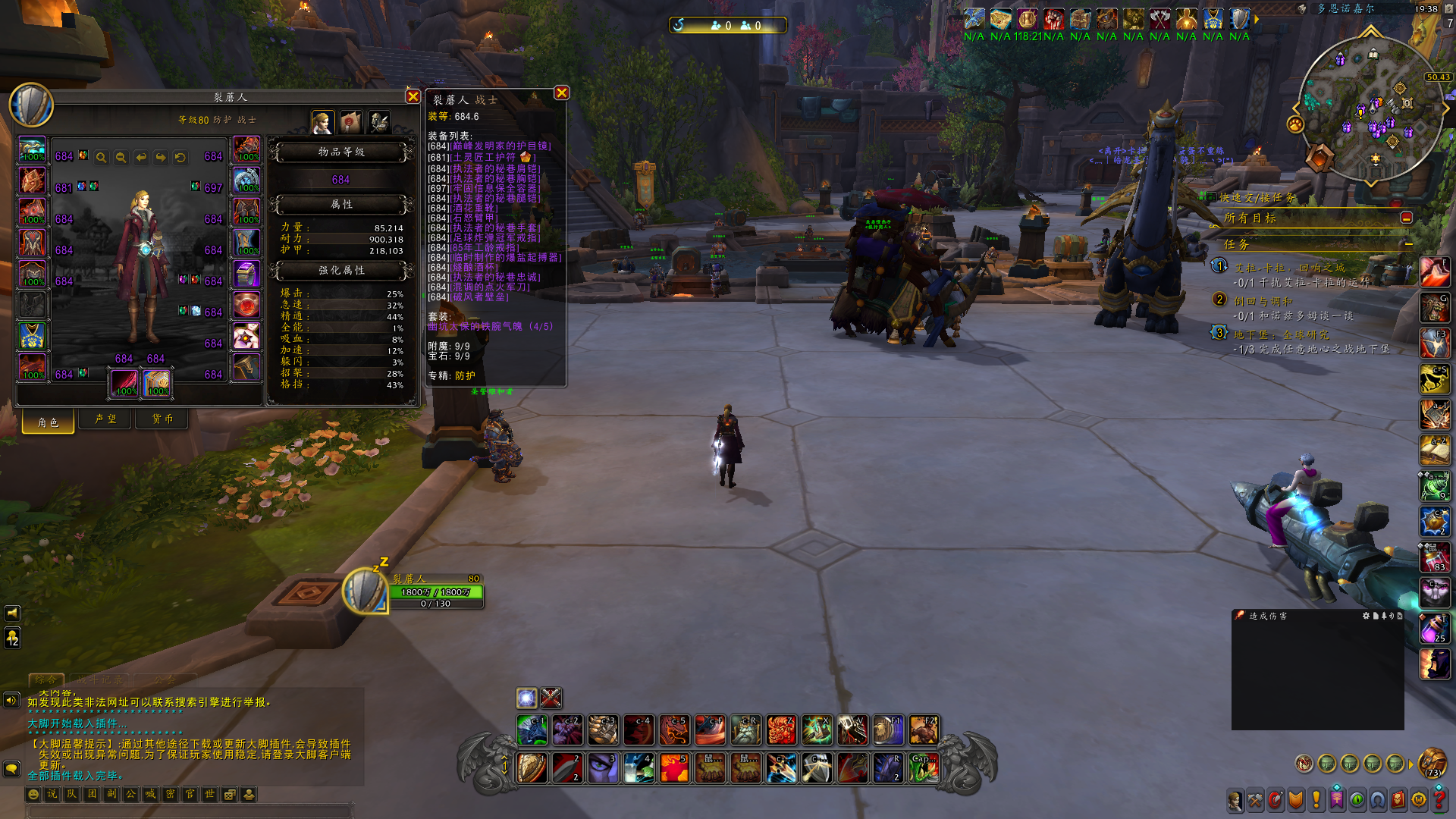Select the blue lion tabard slot
The width and height of the screenshot is (1456, 819).
point(32,336)
